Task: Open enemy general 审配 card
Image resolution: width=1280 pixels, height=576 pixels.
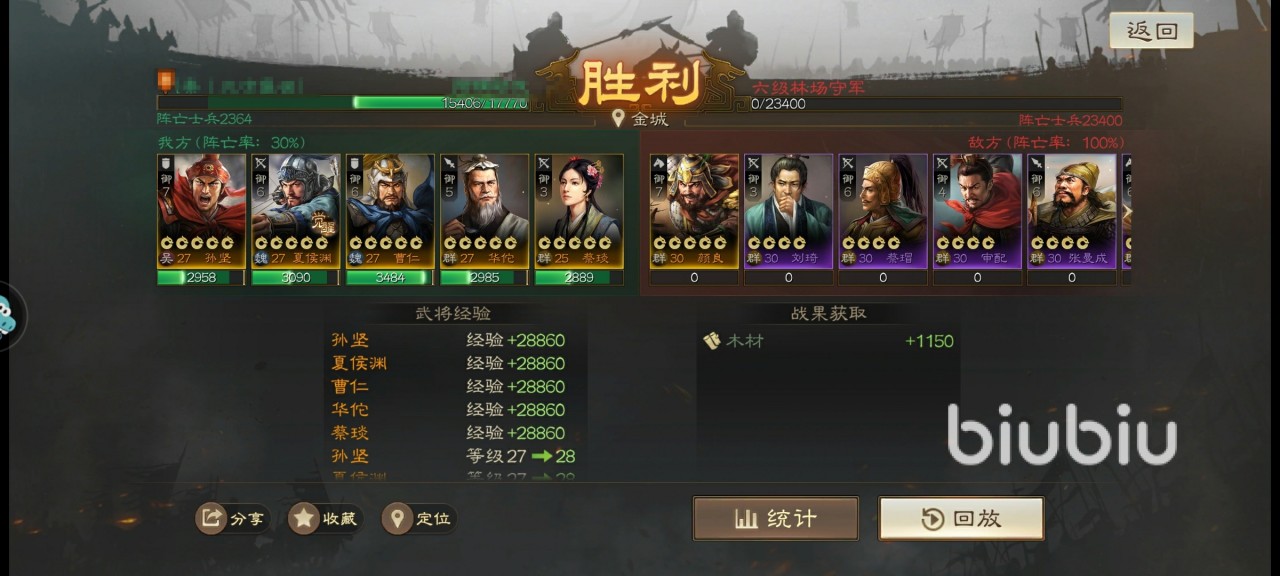Action: point(977,211)
